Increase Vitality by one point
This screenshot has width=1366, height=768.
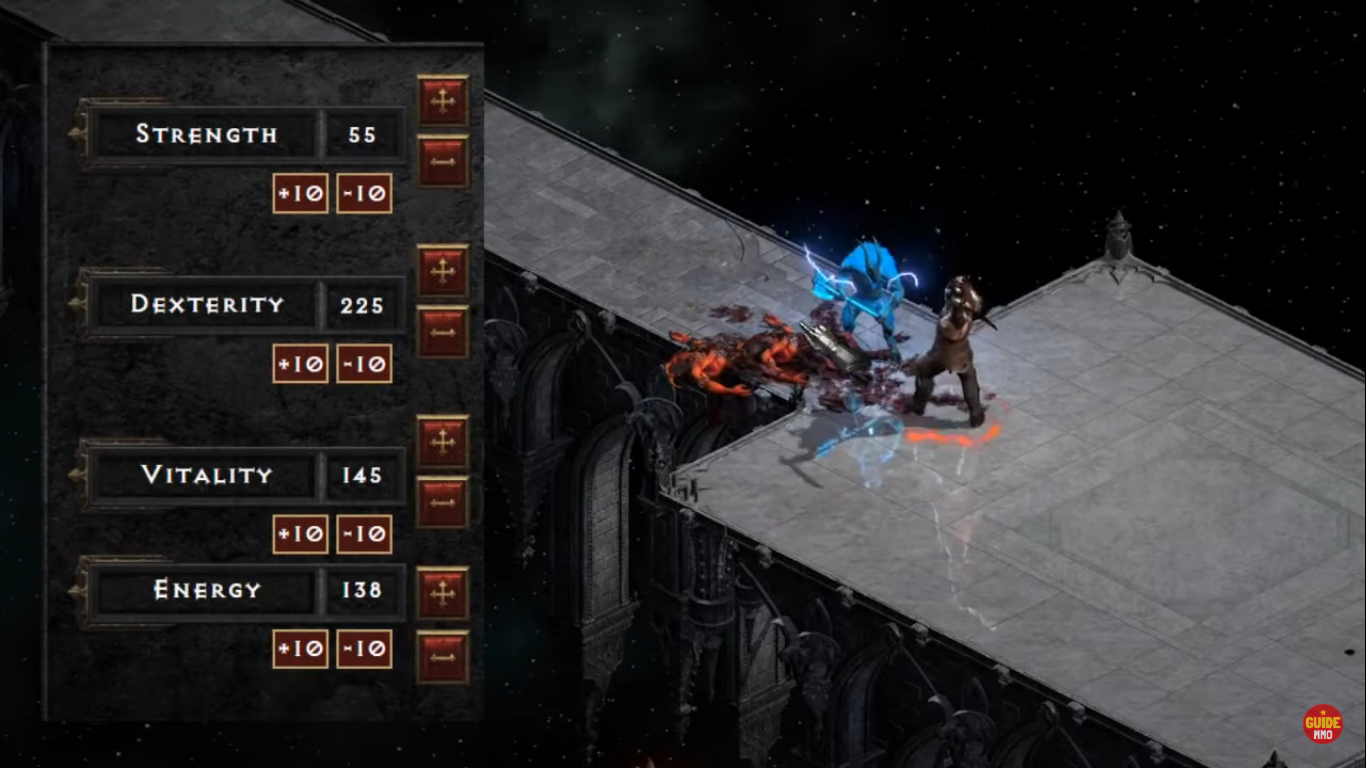coord(442,441)
